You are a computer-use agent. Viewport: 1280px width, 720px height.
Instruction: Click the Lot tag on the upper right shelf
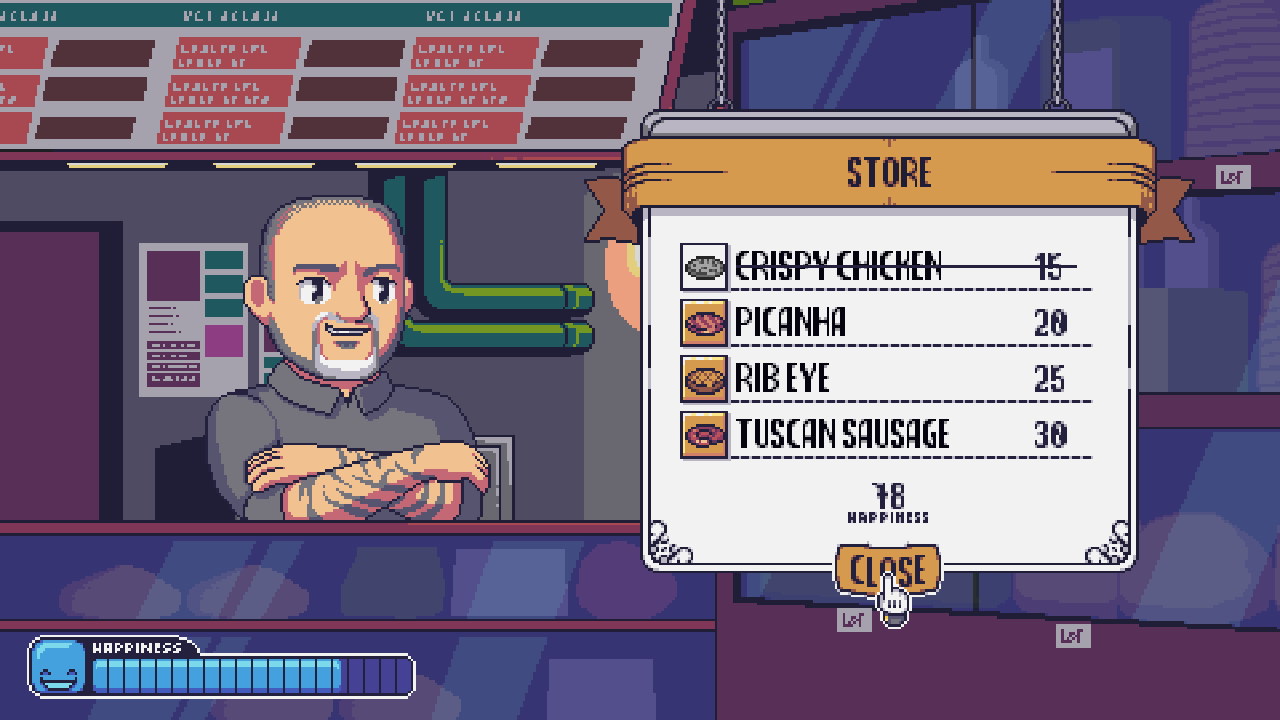[x=1233, y=178]
